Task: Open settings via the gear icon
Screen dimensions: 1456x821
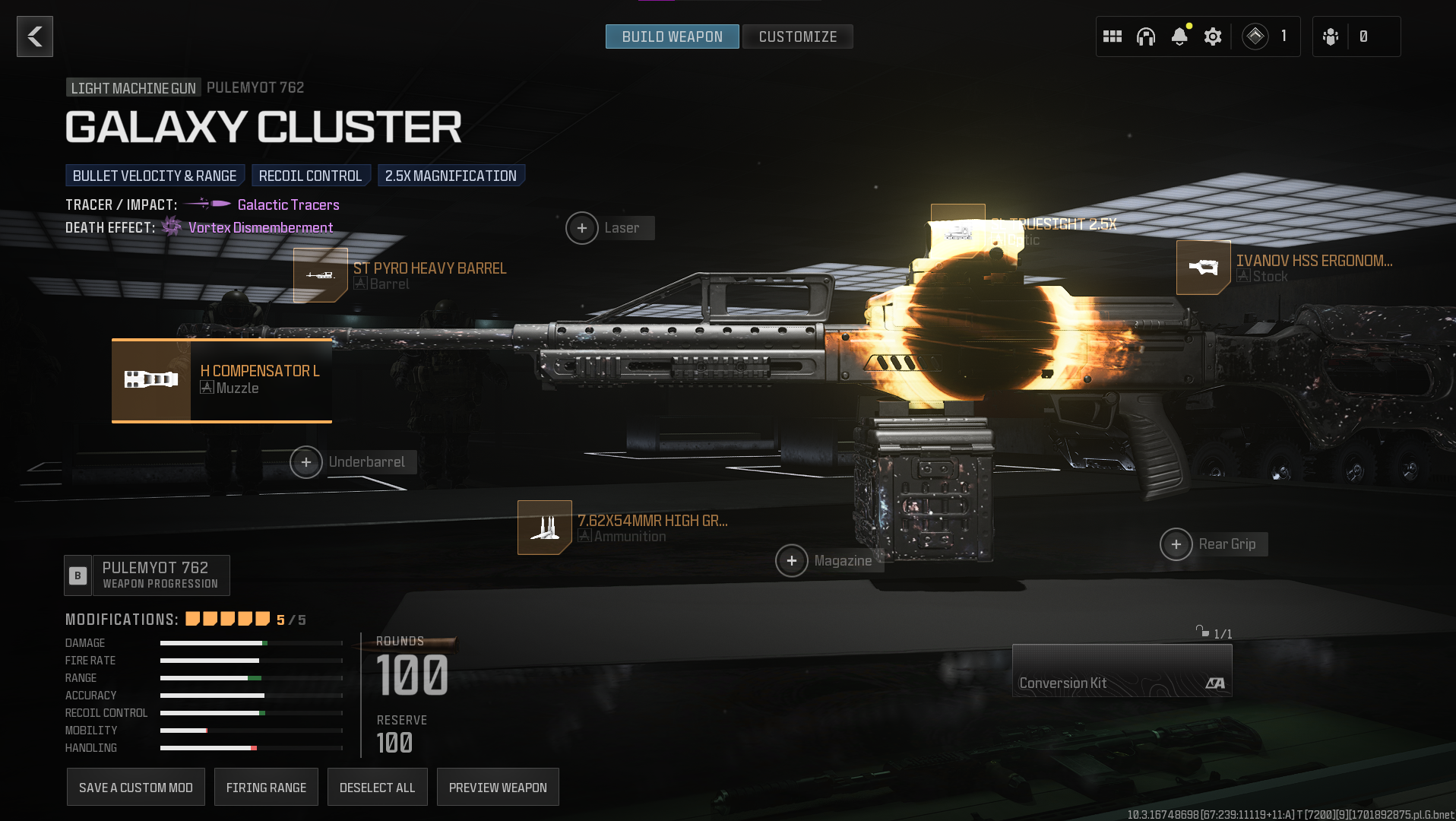Action: pos(1213,36)
